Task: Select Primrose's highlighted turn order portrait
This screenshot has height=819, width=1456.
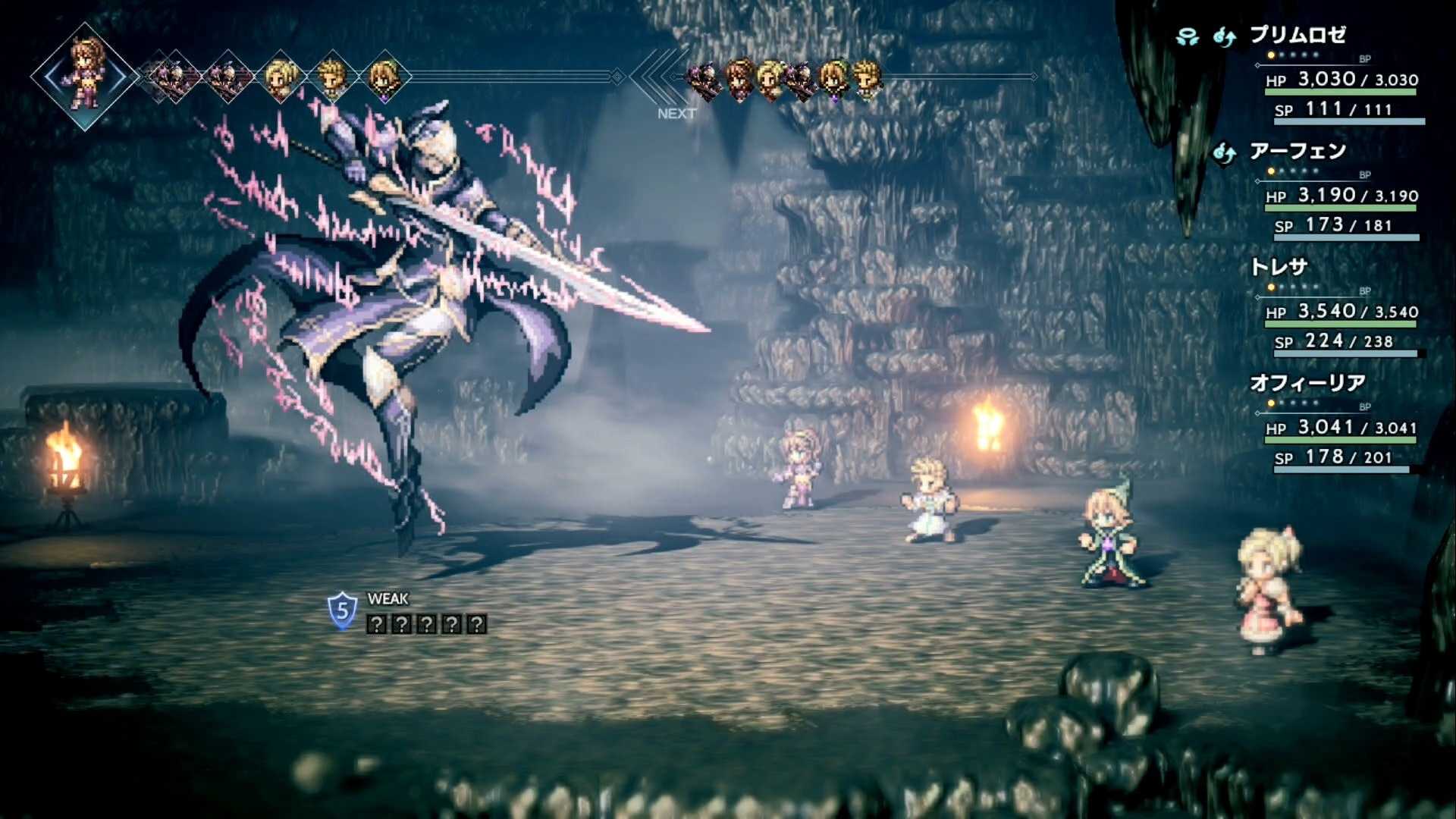Action: click(83, 76)
